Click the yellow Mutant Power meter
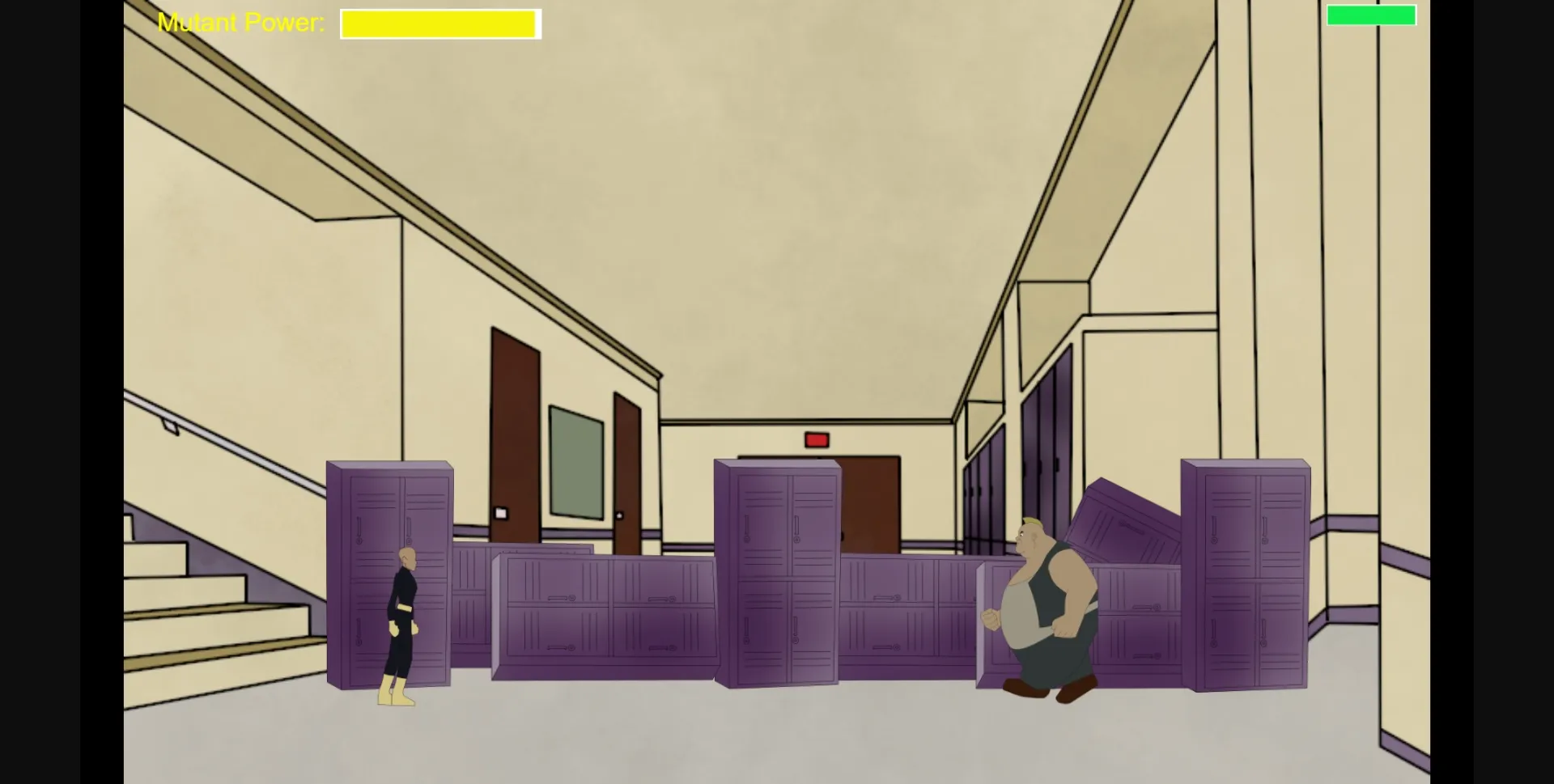This screenshot has width=1554, height=784. (x=439, y=23)
